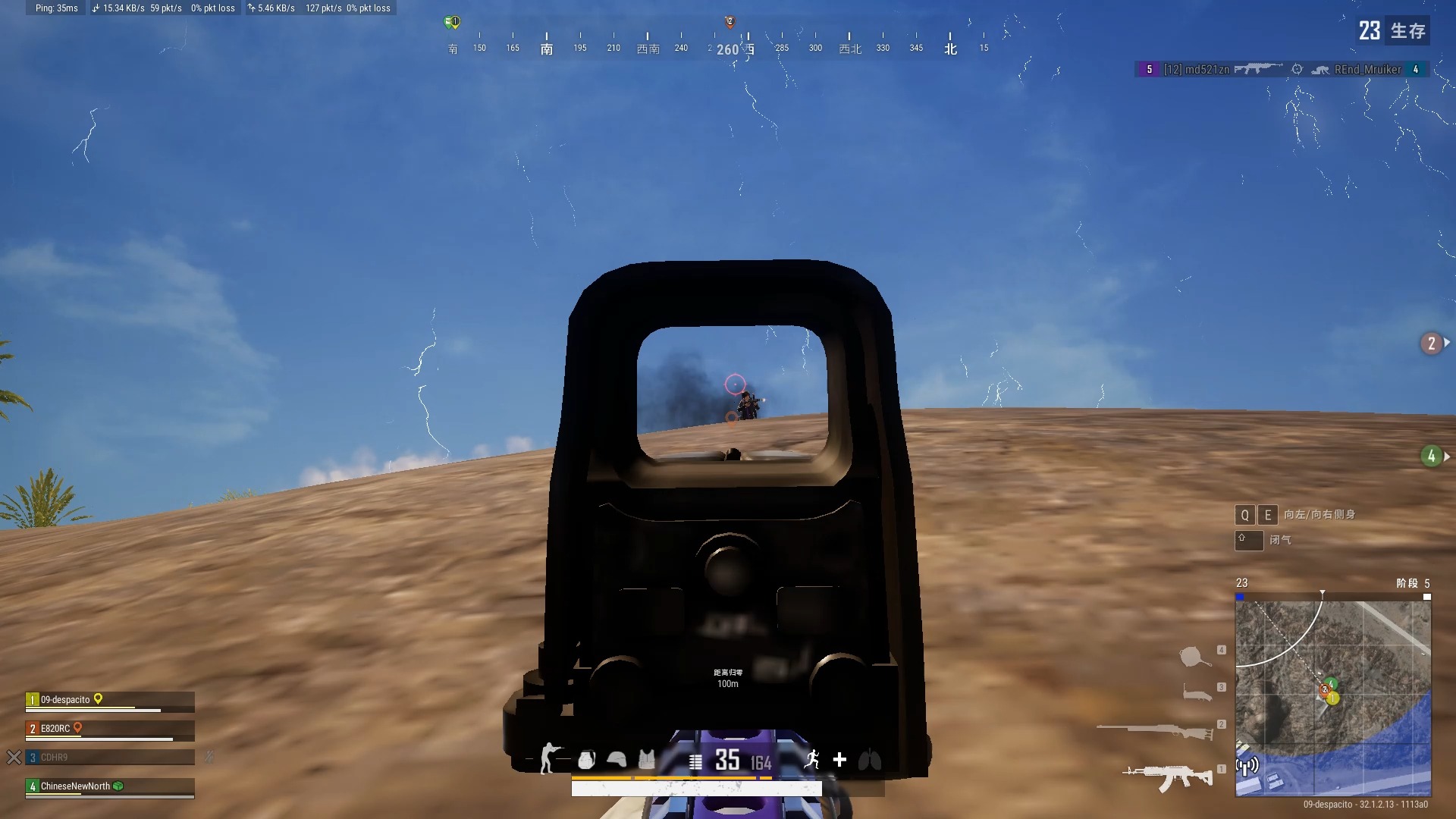Click the ammo magazine stack icon
This screenshot has height=819, width=1456.
point(695,761)
